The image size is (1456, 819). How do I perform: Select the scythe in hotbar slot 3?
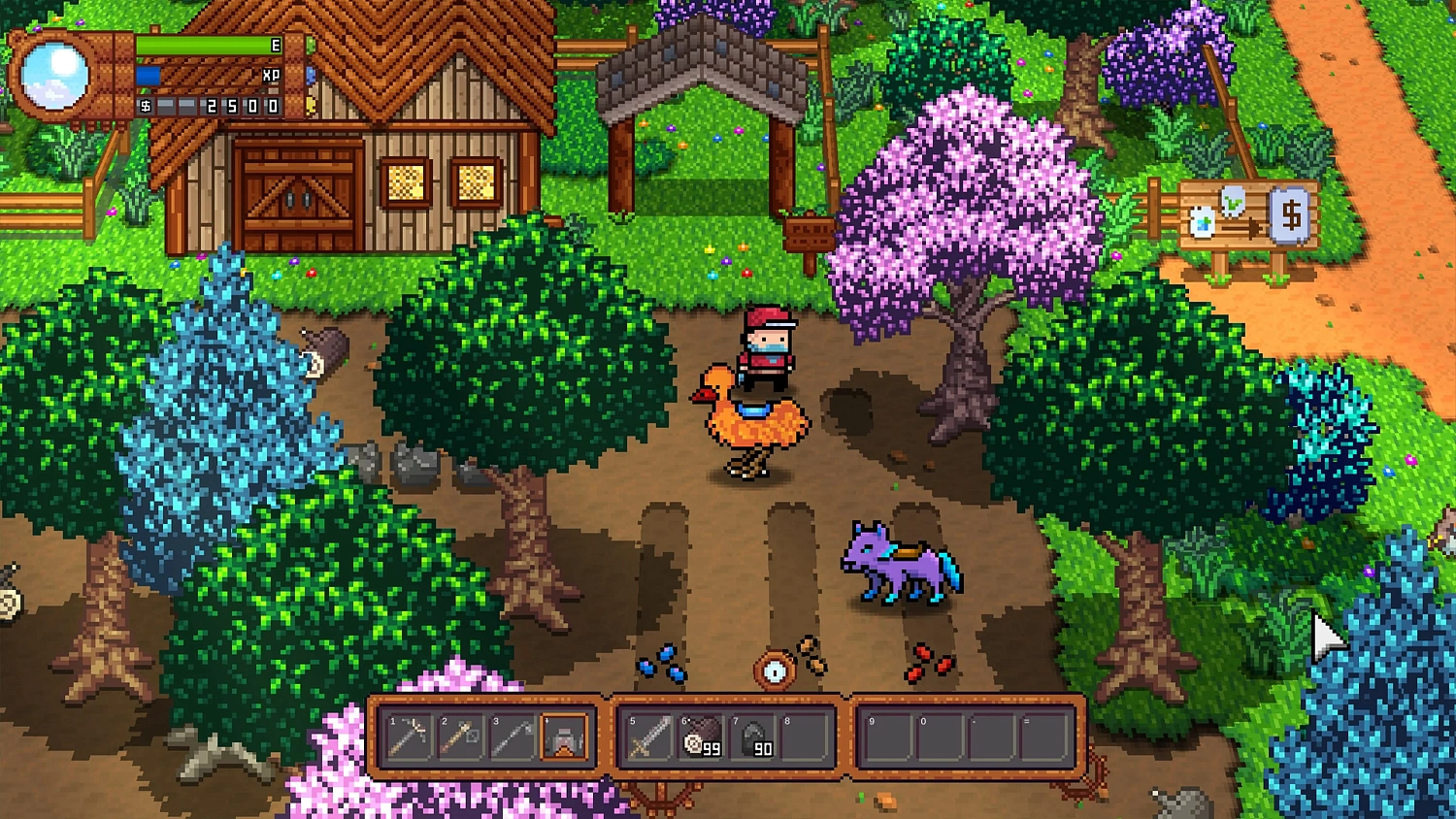point(513,737)
